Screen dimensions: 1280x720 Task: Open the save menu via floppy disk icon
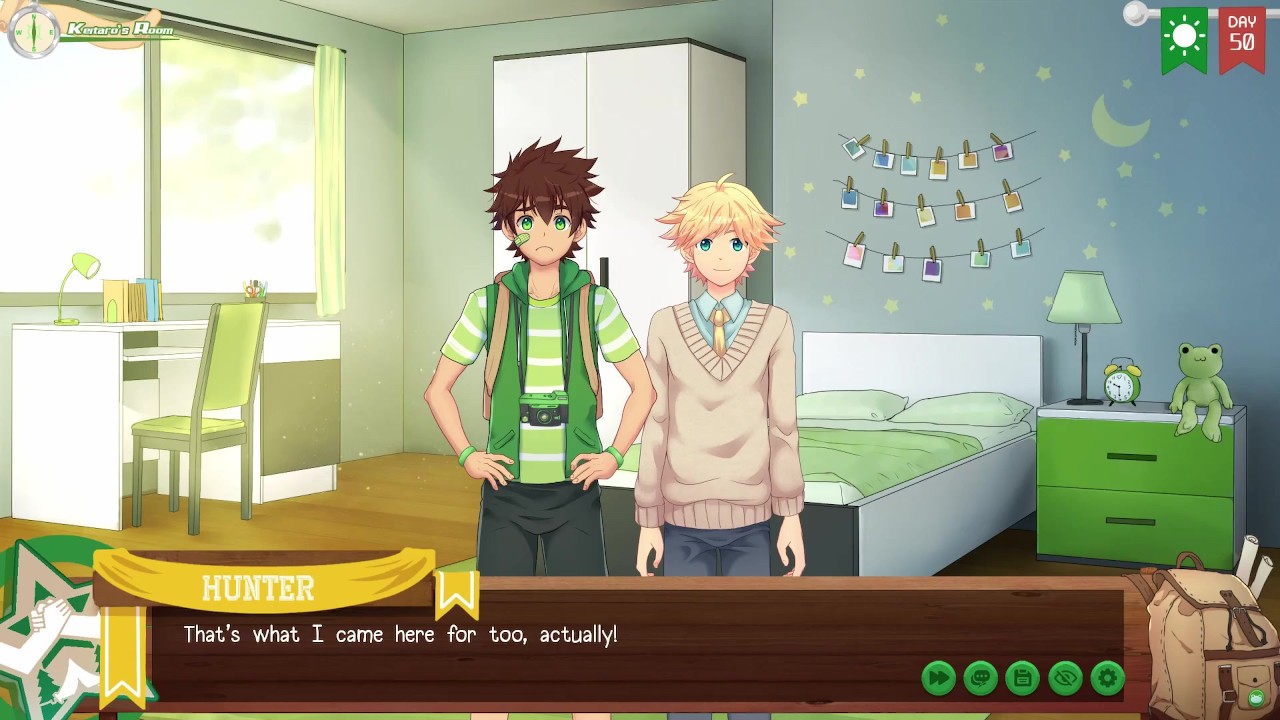tap(1022, 678)
